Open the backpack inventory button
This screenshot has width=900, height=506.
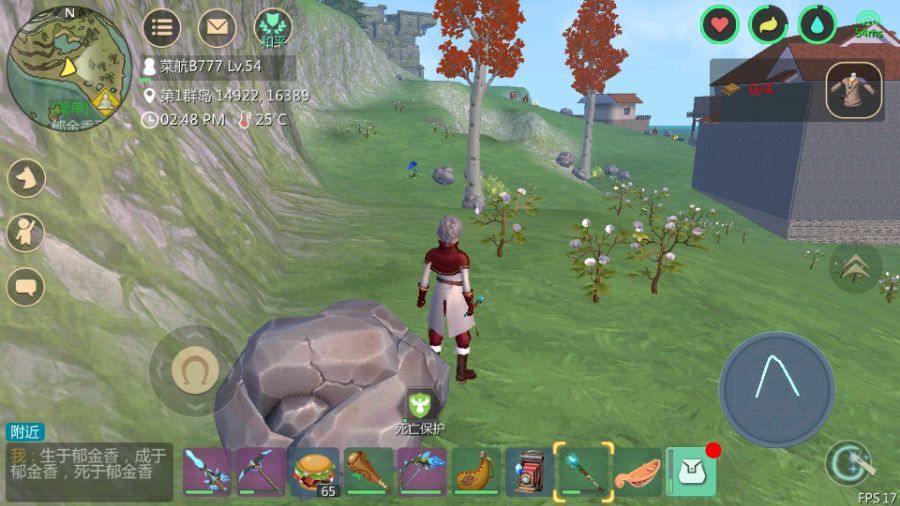pyautogui.click(x=692, y=471)
